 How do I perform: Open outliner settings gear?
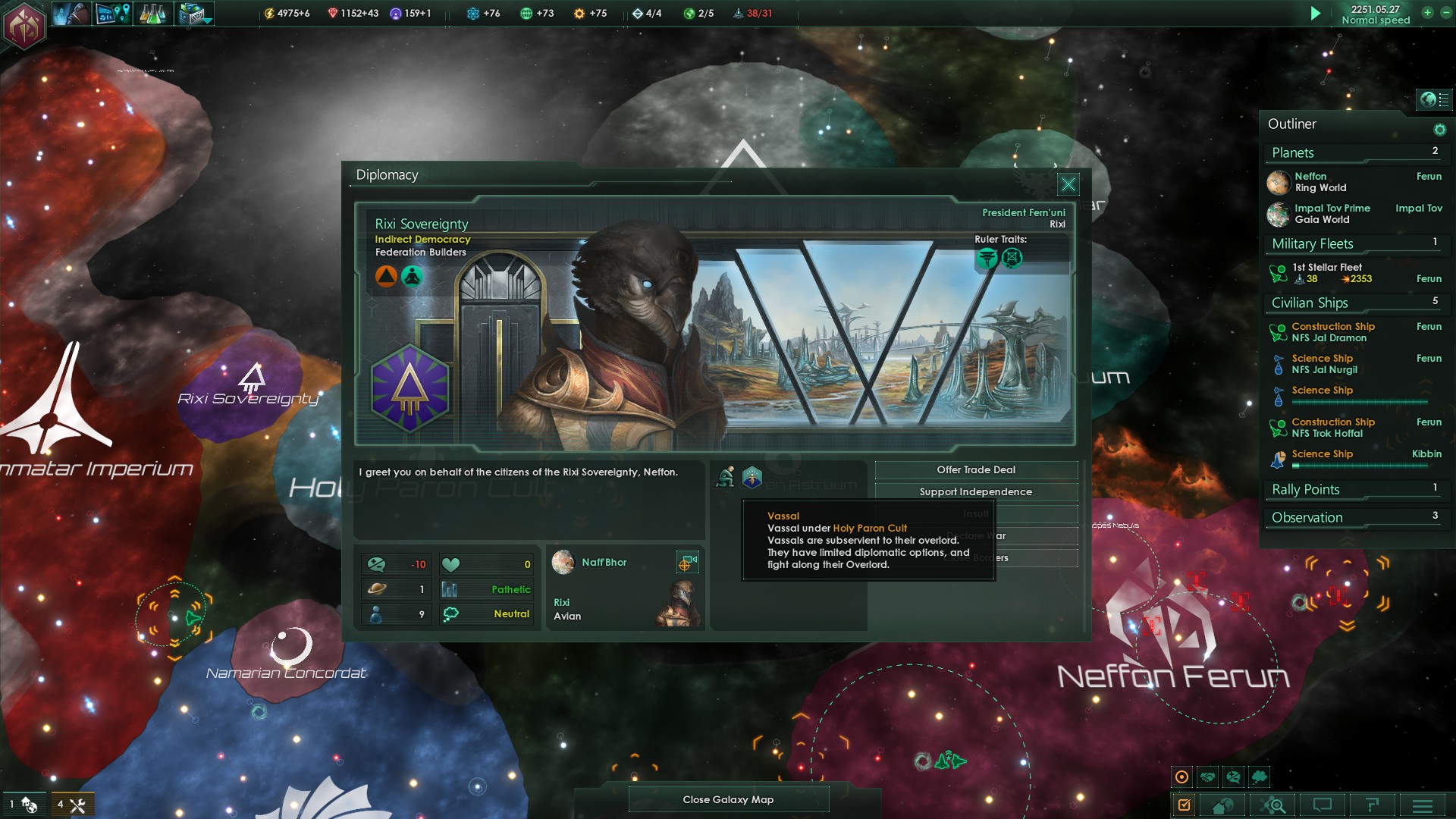[1439, 130]
